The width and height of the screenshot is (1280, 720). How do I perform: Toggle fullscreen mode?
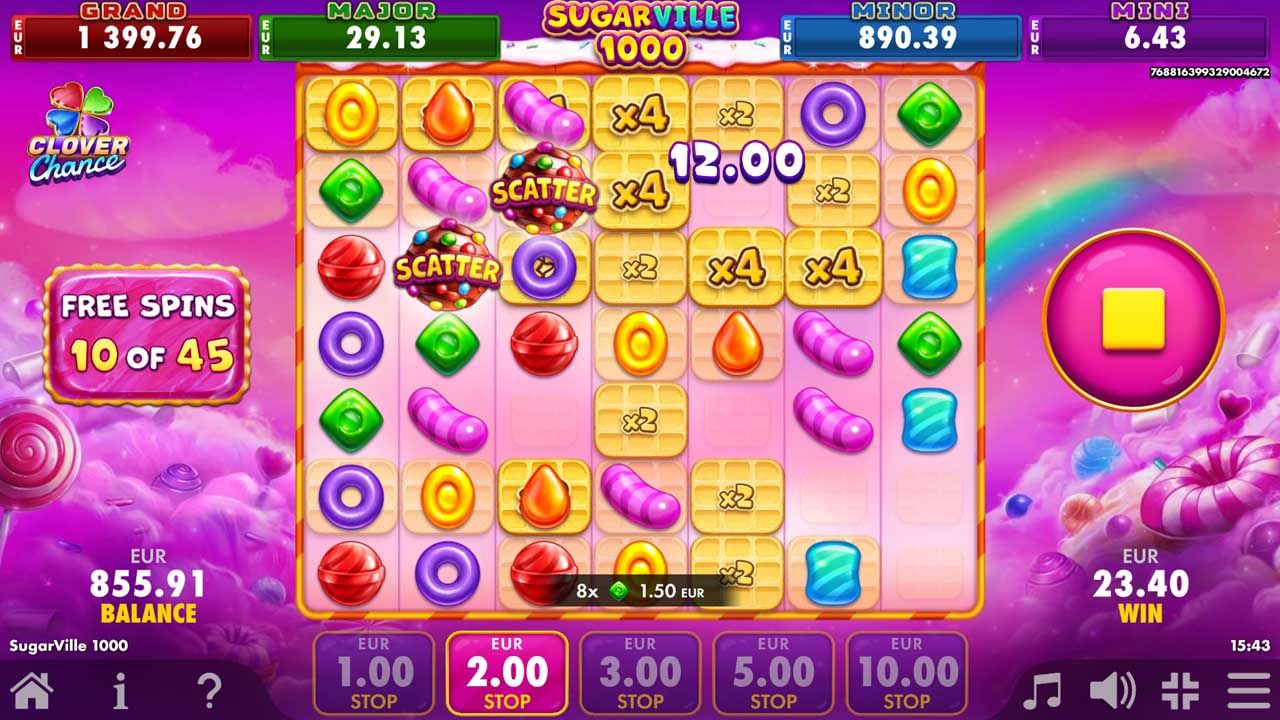click(x=1180, y=691)
